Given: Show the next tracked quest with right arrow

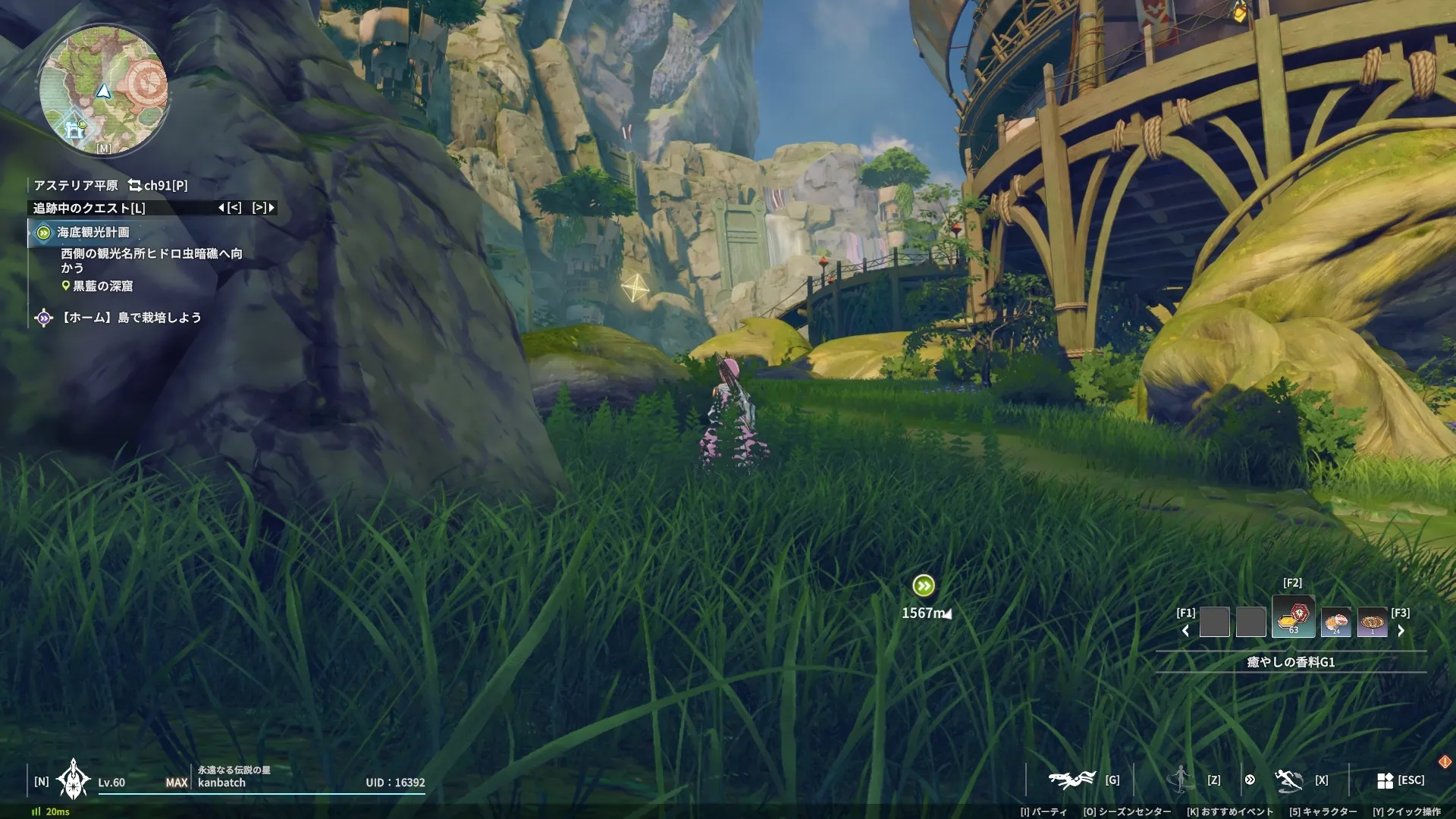Looking at the screenshot, I should [271, 208].
